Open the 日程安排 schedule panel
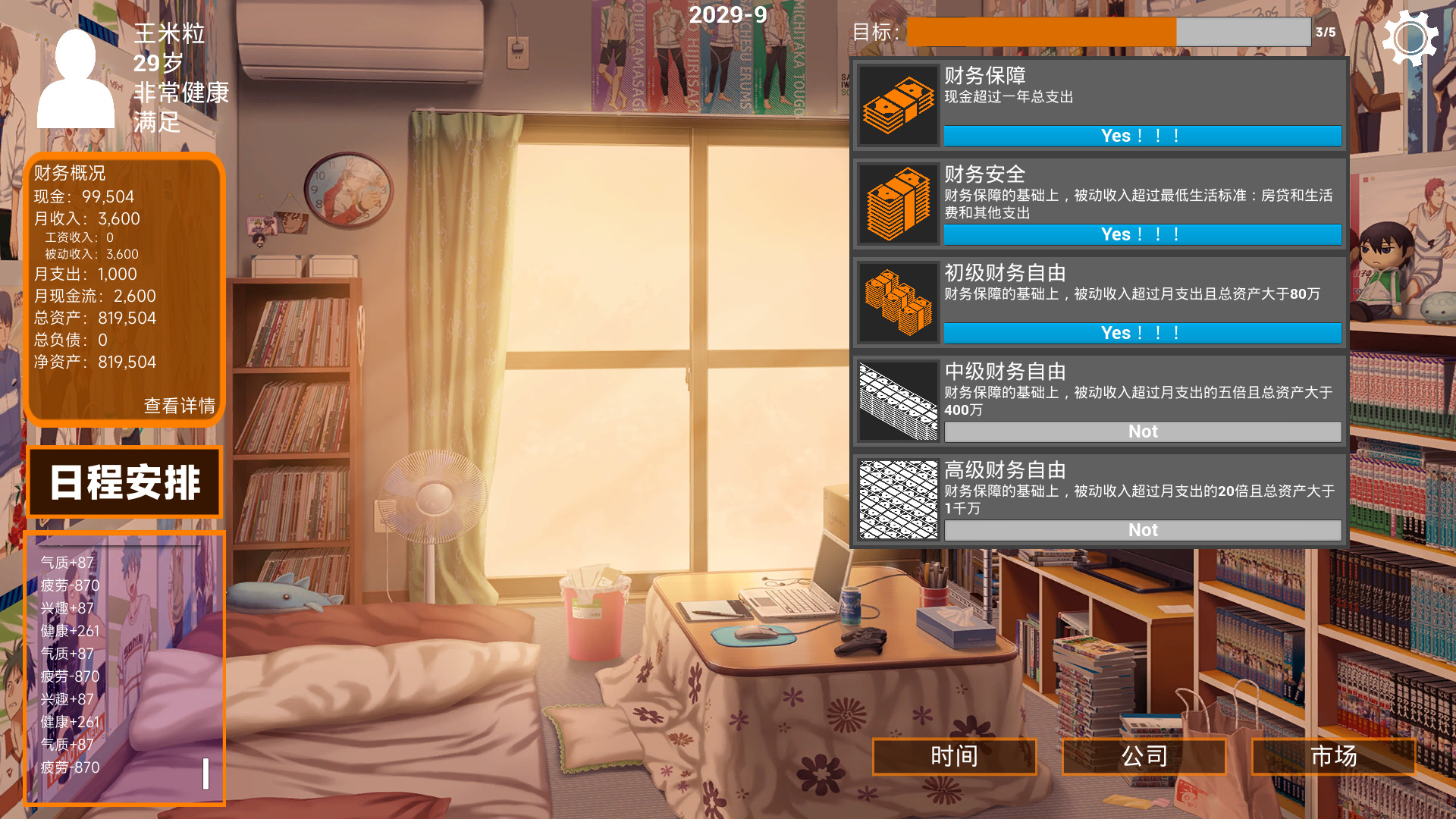 click(x=124, y=481)
